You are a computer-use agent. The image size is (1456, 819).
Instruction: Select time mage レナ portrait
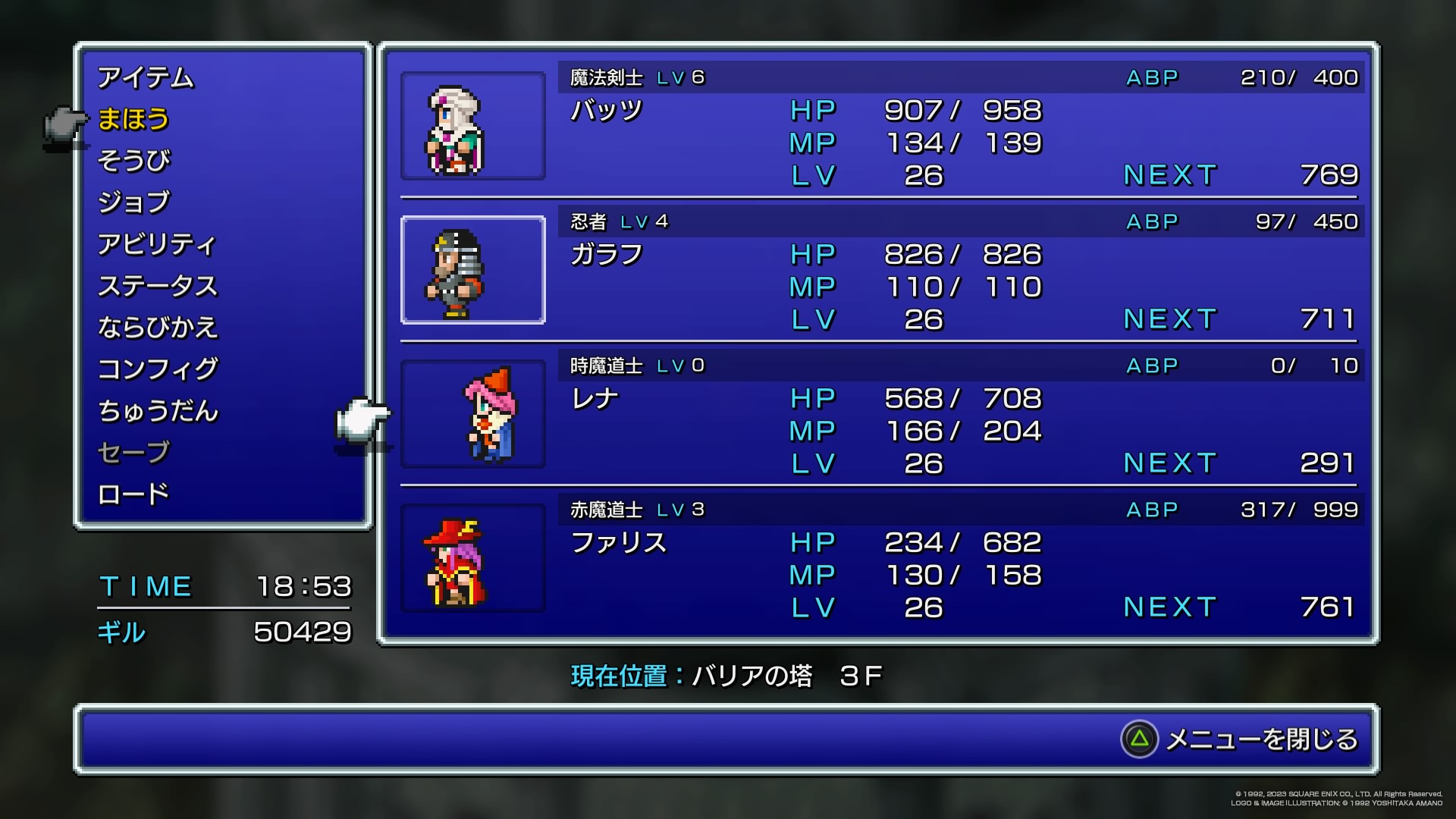[x=472, y=414]
